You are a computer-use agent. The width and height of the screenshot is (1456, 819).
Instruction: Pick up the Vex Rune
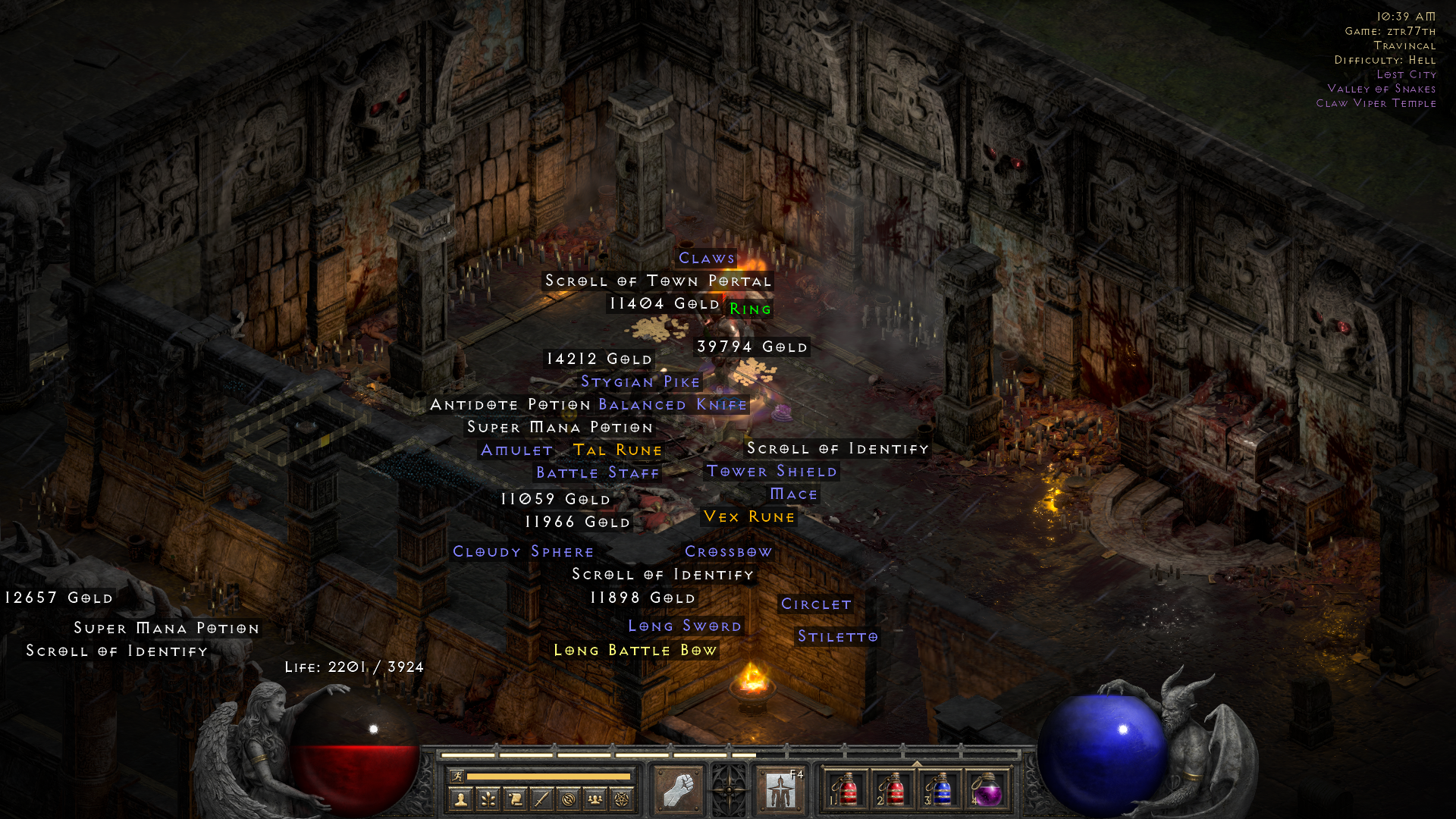(x=748, y=516)
